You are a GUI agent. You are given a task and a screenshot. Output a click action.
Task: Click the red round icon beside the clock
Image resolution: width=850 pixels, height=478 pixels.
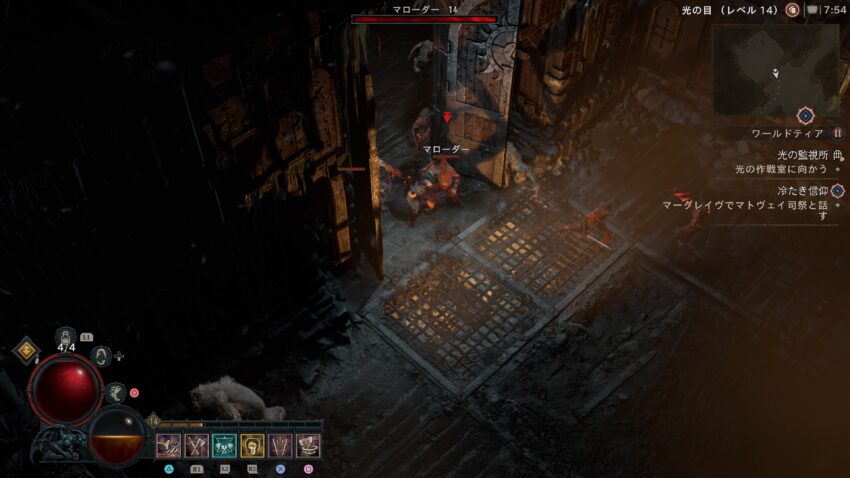[792, 9]
